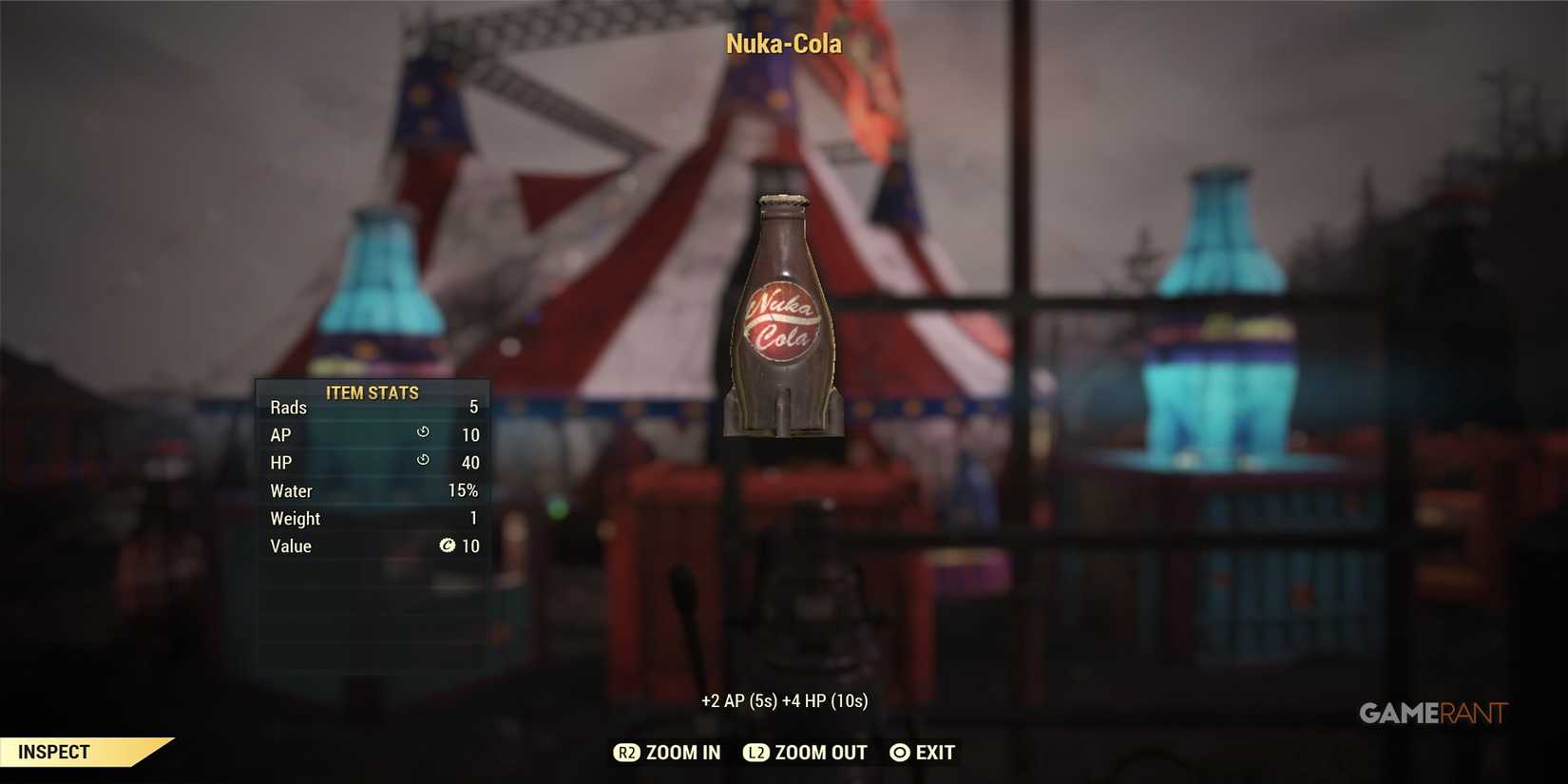
Task: Click the INSPECT label
Action: pyautogui.click(x=52, y=751)
